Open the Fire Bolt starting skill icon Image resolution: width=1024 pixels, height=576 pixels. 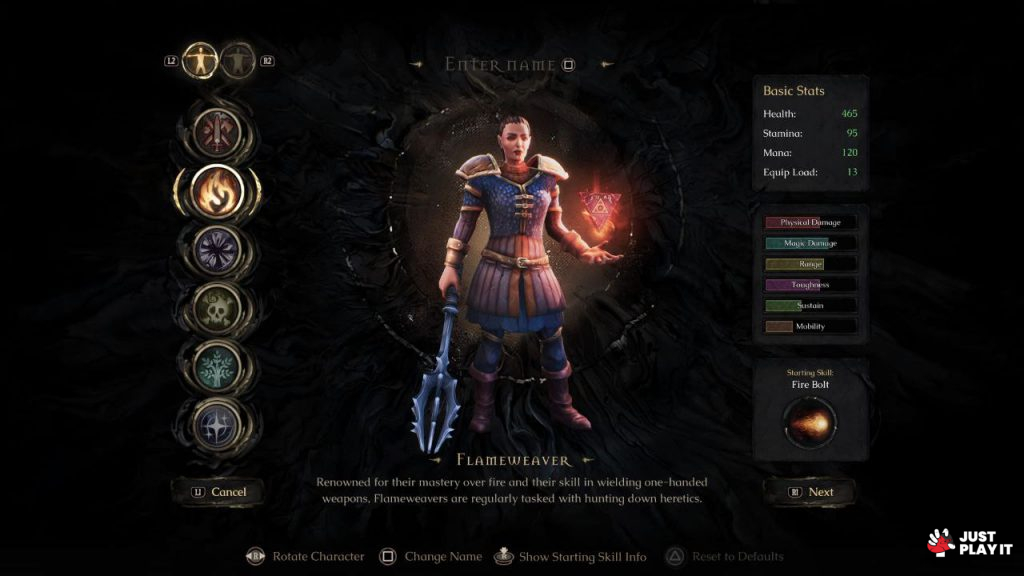(810, 423)
